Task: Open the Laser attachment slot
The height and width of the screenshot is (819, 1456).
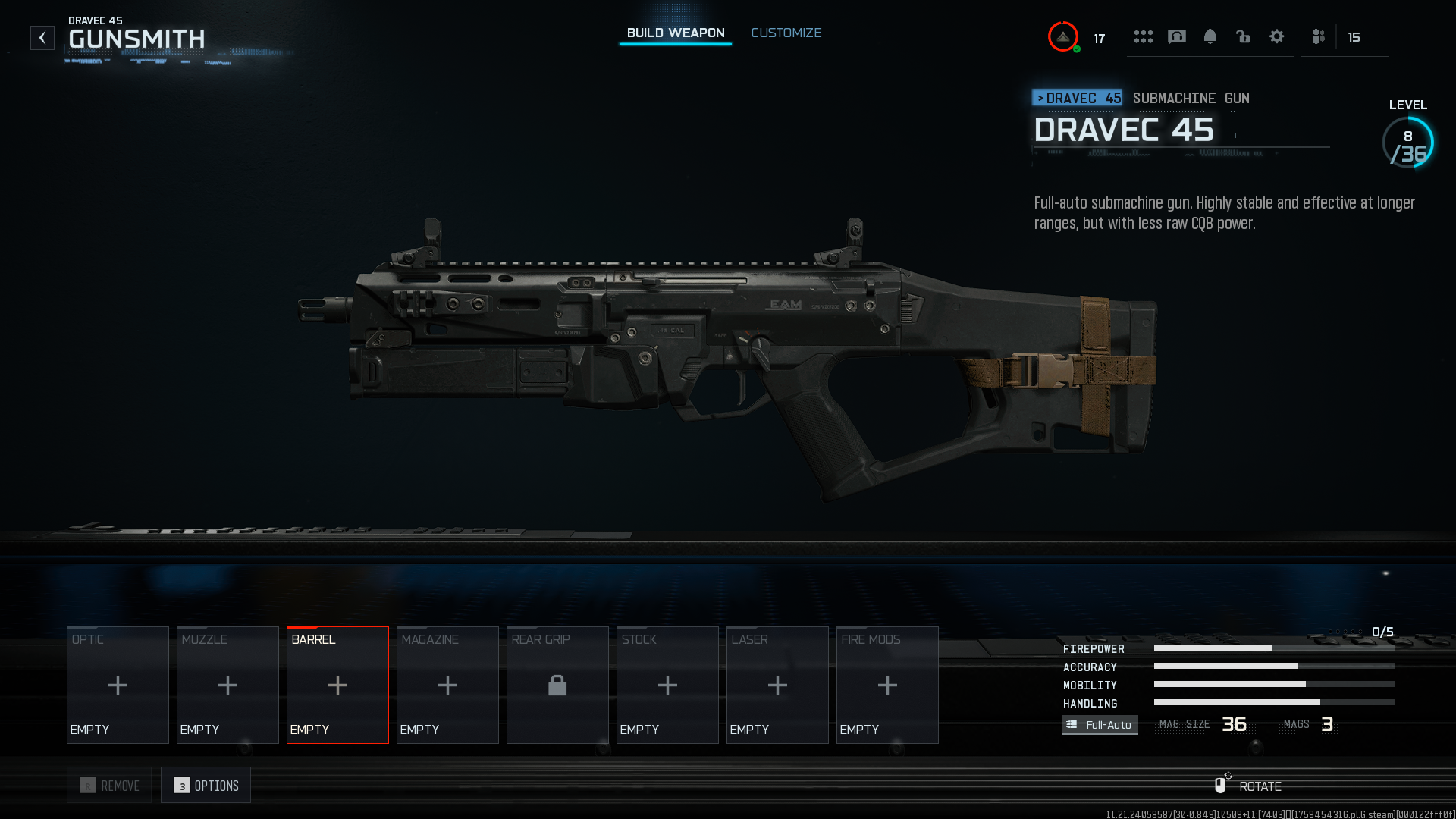Action: click(777, 685)
